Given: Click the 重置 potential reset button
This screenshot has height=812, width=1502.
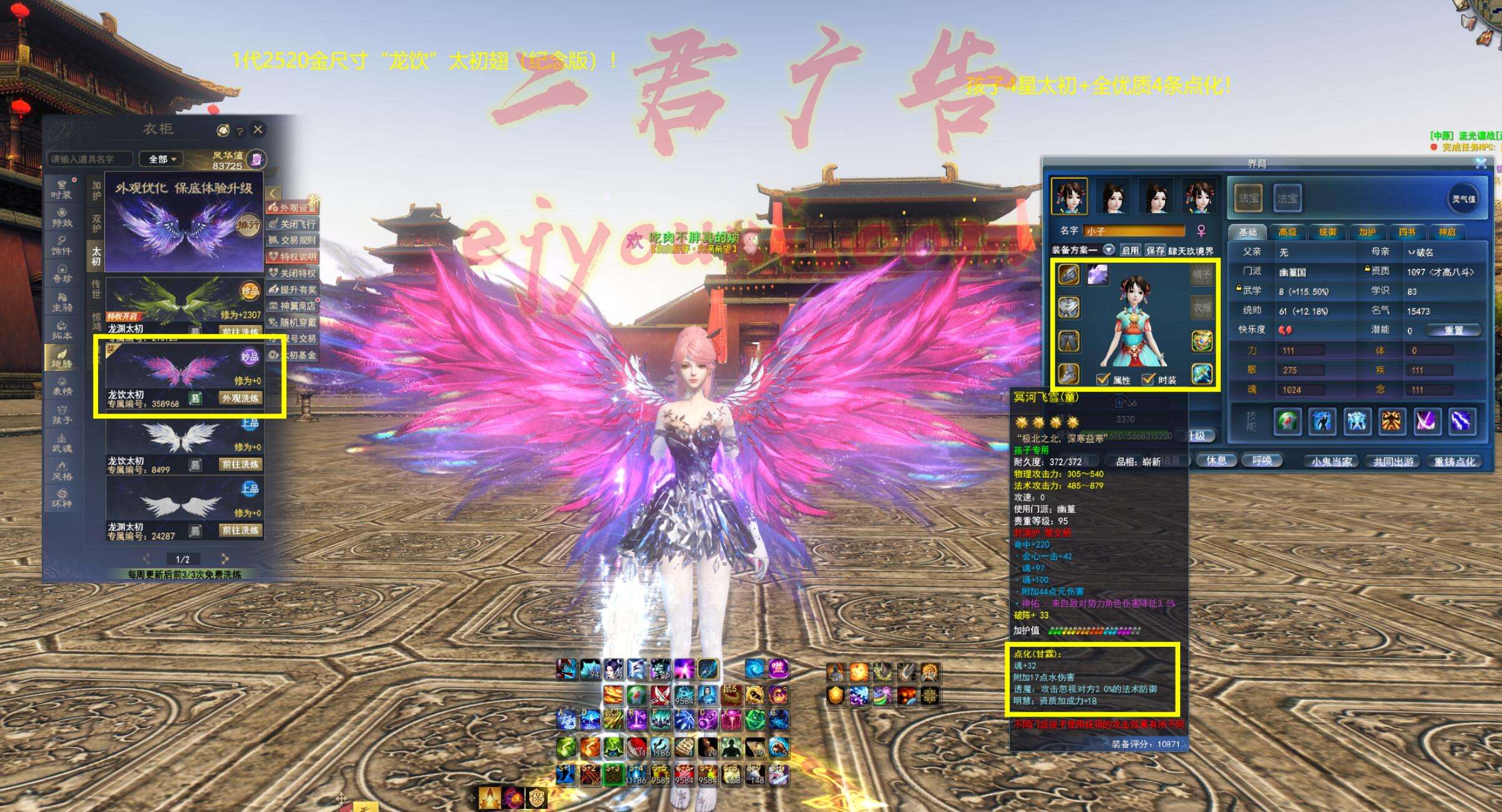Looking at the screenshot, I should [x=1453, y=330].
